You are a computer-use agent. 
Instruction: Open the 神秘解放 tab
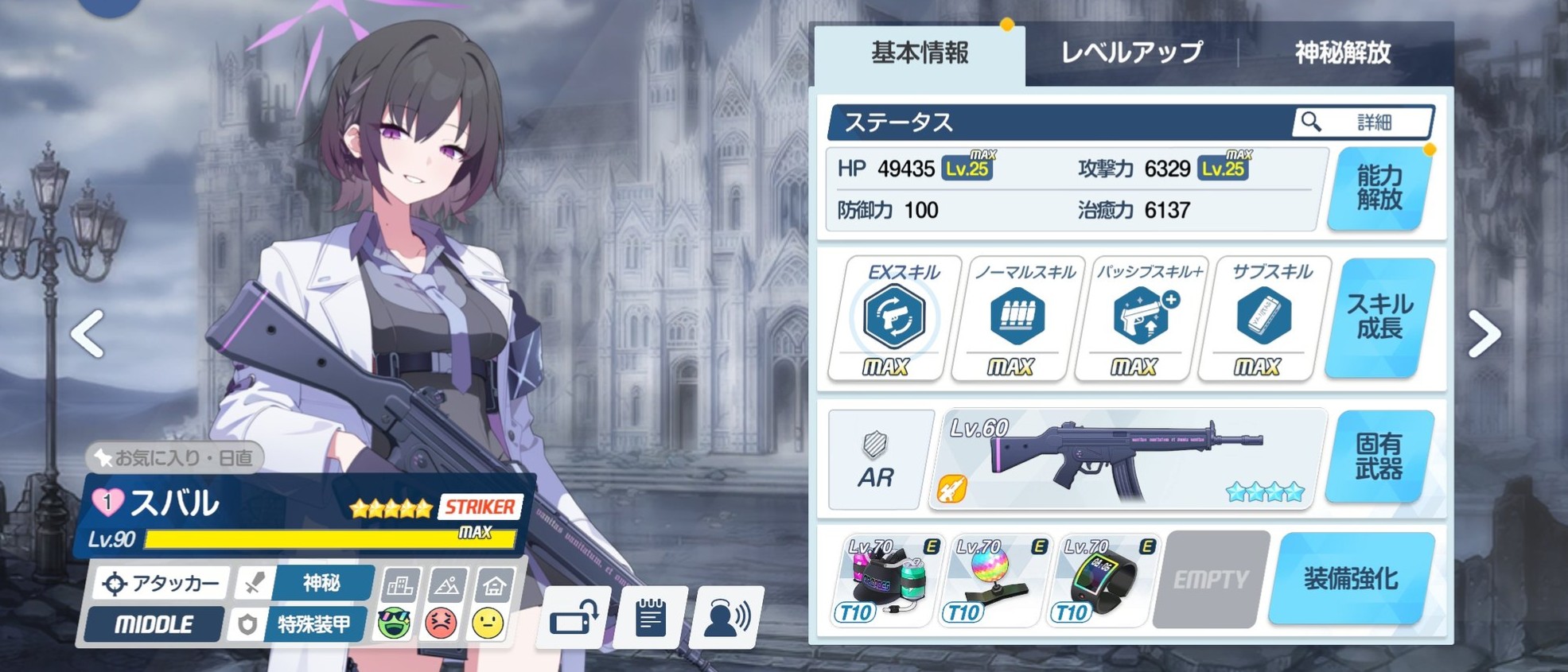coord(1343,53)
